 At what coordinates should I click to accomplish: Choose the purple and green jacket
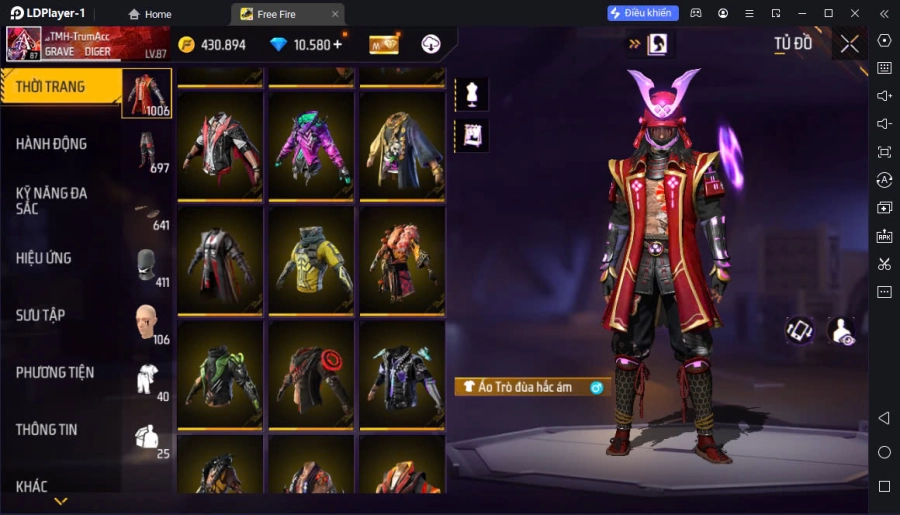pos(311,147)
